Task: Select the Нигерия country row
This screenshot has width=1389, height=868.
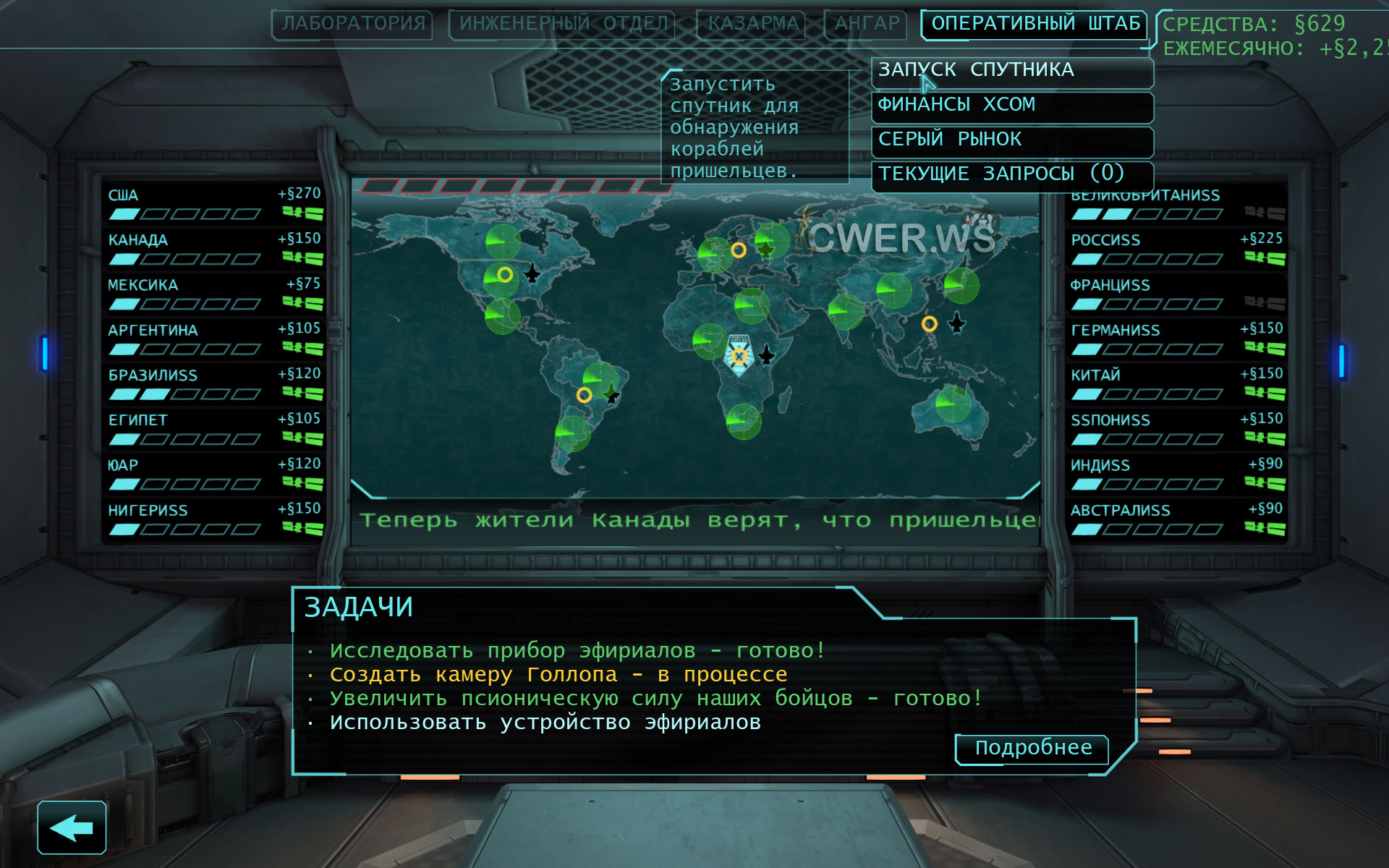Action: (x=213, y=519)
